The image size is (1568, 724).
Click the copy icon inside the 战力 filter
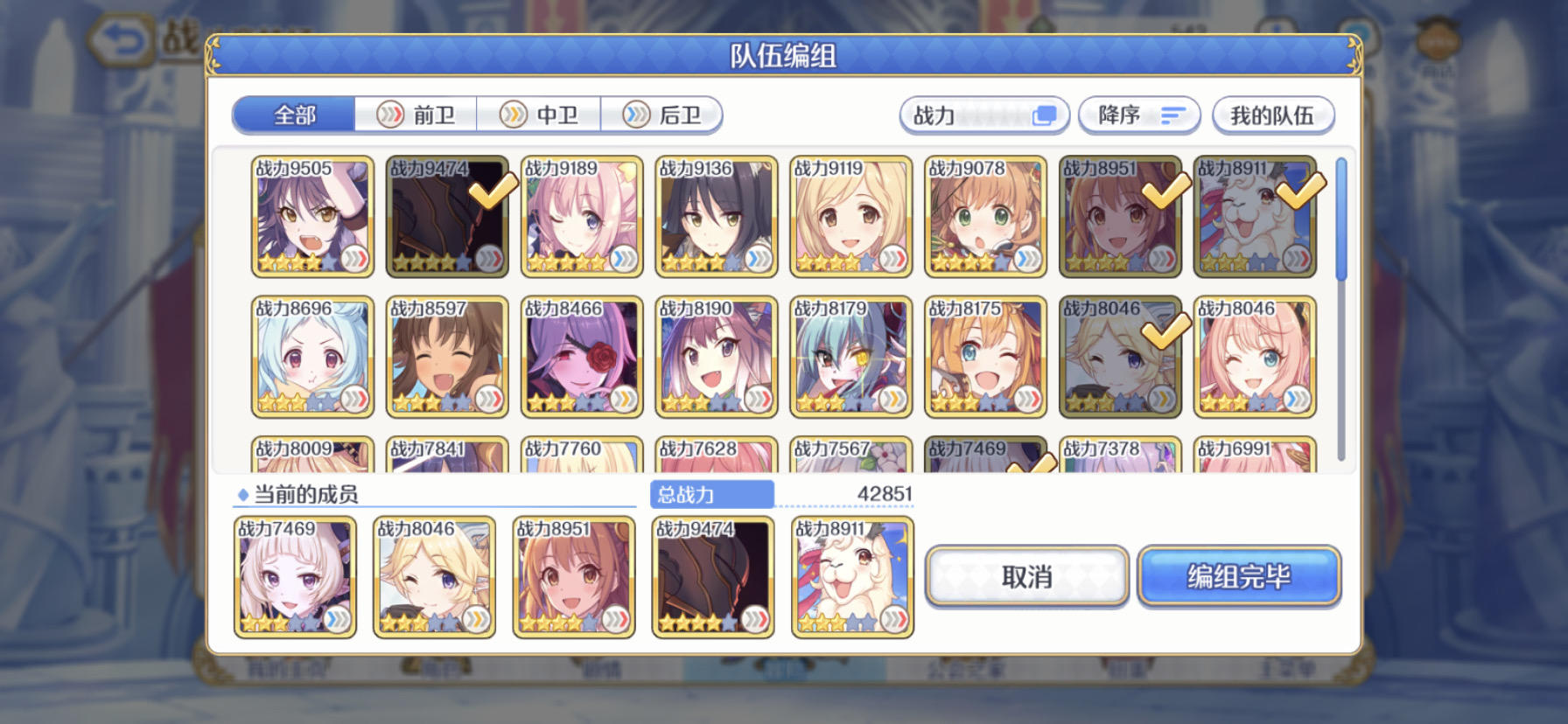click(1045, 115)
